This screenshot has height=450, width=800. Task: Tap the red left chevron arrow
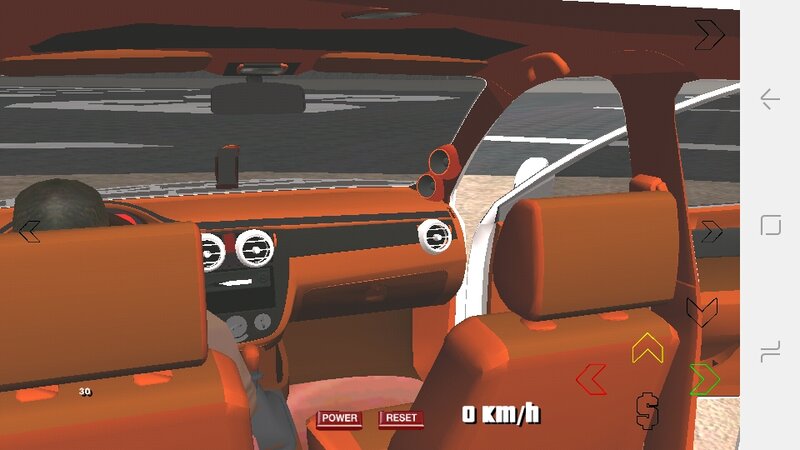pos(591,379)
